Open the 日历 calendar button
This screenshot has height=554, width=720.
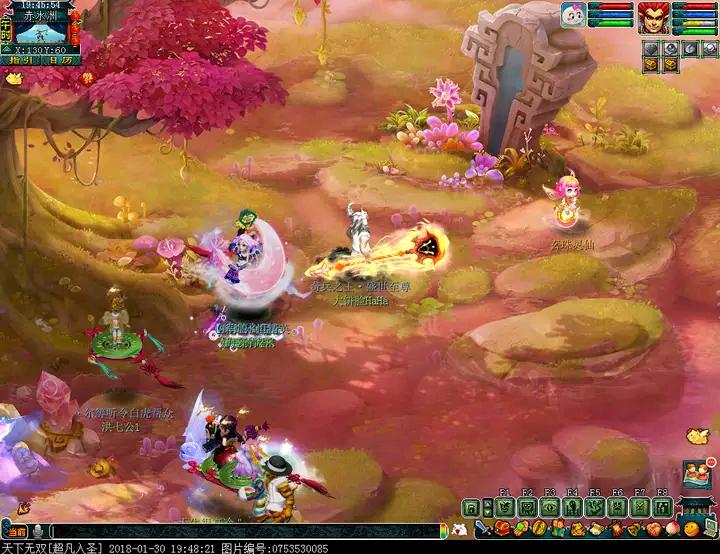tap(63, 62)
